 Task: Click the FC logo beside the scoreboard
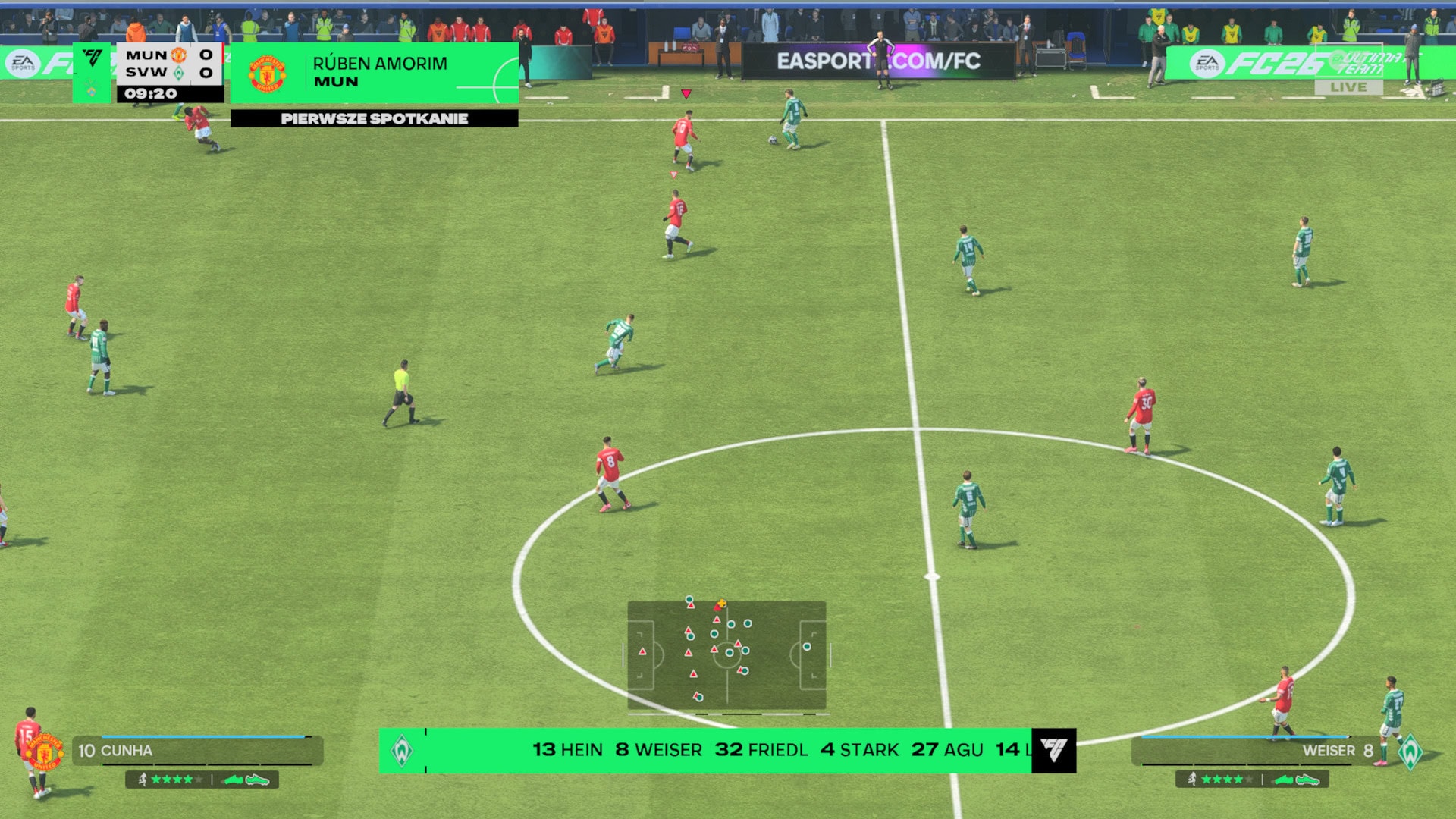point(93,59)
